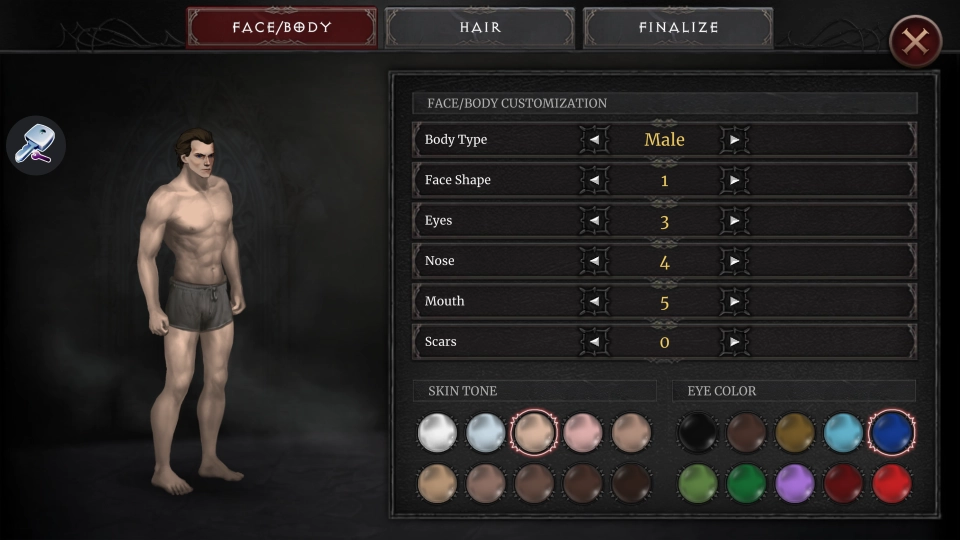Change Body Type with the right arrow
The height and width of the screenshot is (540, 960).
[735, 140]
